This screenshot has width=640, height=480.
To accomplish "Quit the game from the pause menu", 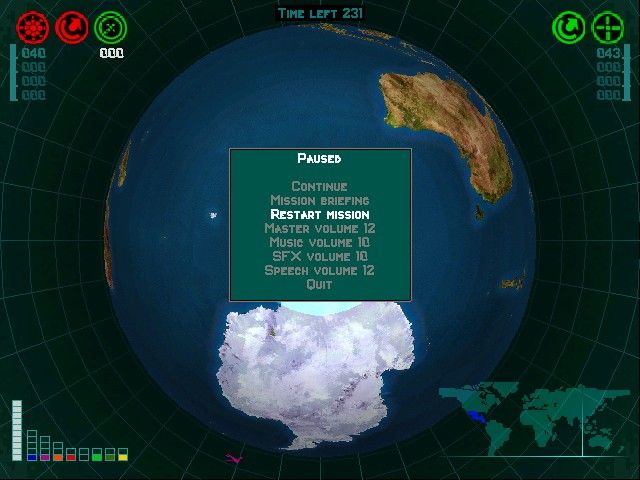I will click(320, 284).
